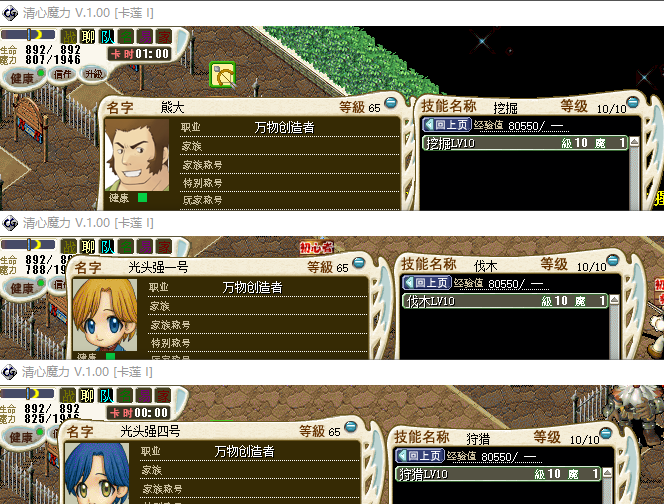
Task: Close 光头强一号's character info panel
Action: 359,264
